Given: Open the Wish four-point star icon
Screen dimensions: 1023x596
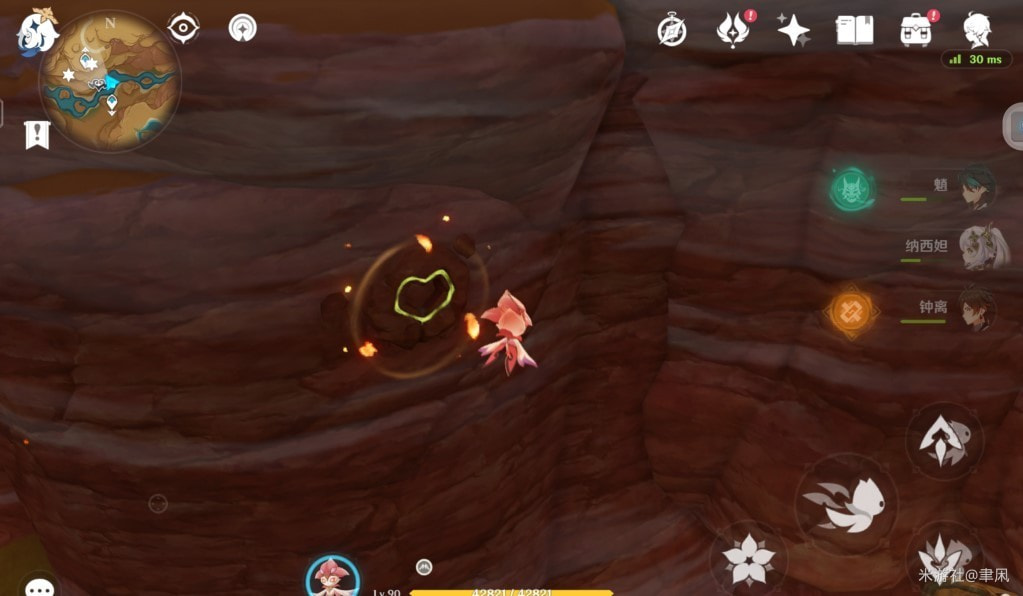Looking at the screenshot, I should [x=793, y=30].
